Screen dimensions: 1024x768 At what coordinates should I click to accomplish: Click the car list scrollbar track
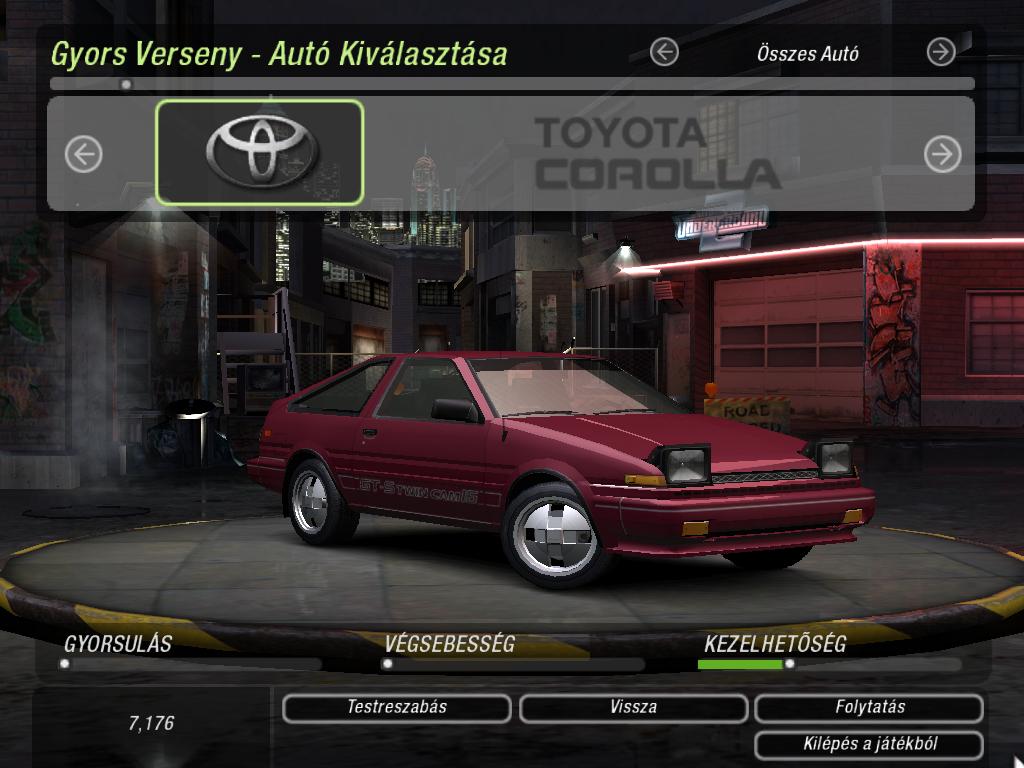coord(512,85)
